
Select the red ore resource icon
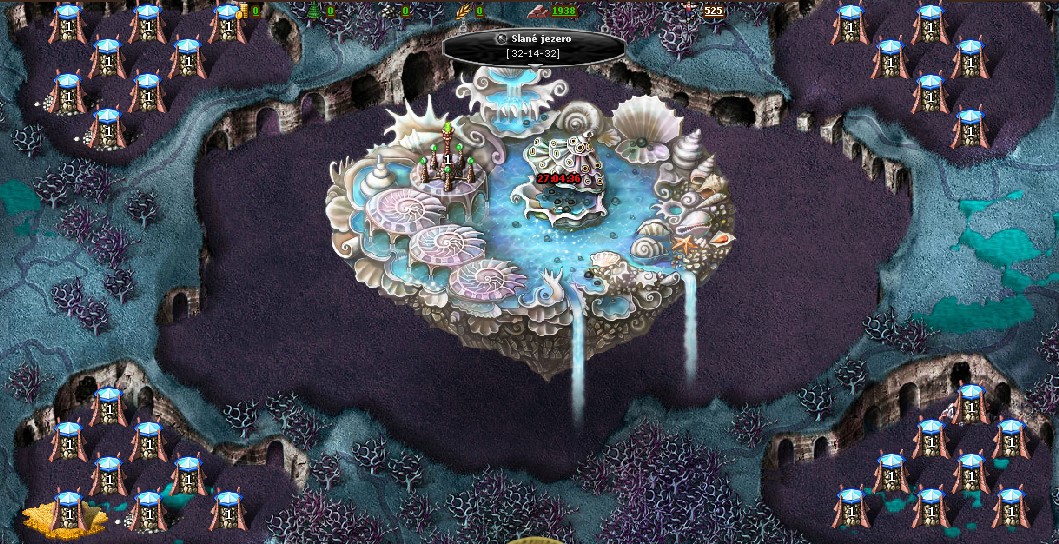pyautogui.click(x=537, y=11)
